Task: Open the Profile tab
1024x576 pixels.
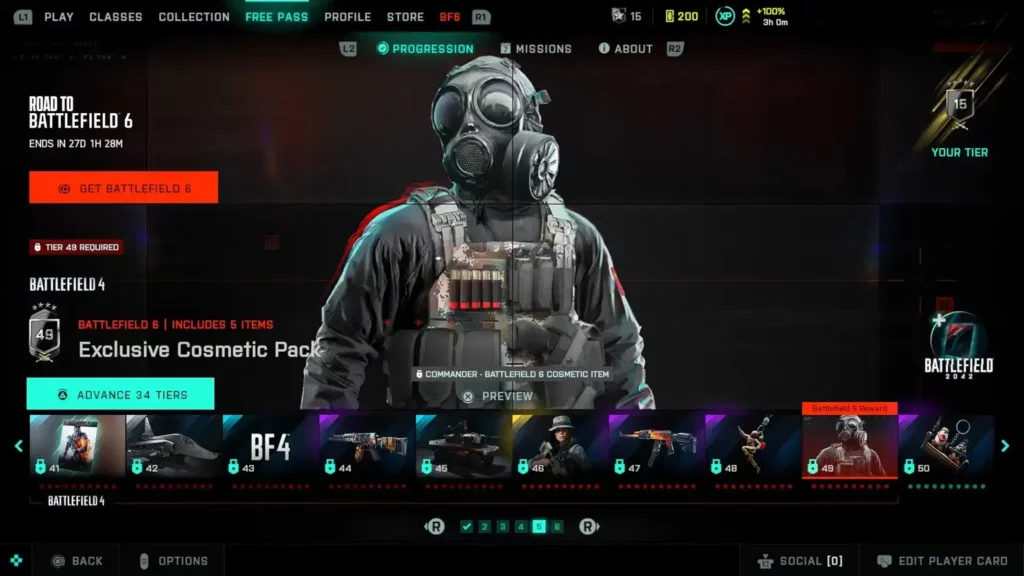Action: pos(348,17)
